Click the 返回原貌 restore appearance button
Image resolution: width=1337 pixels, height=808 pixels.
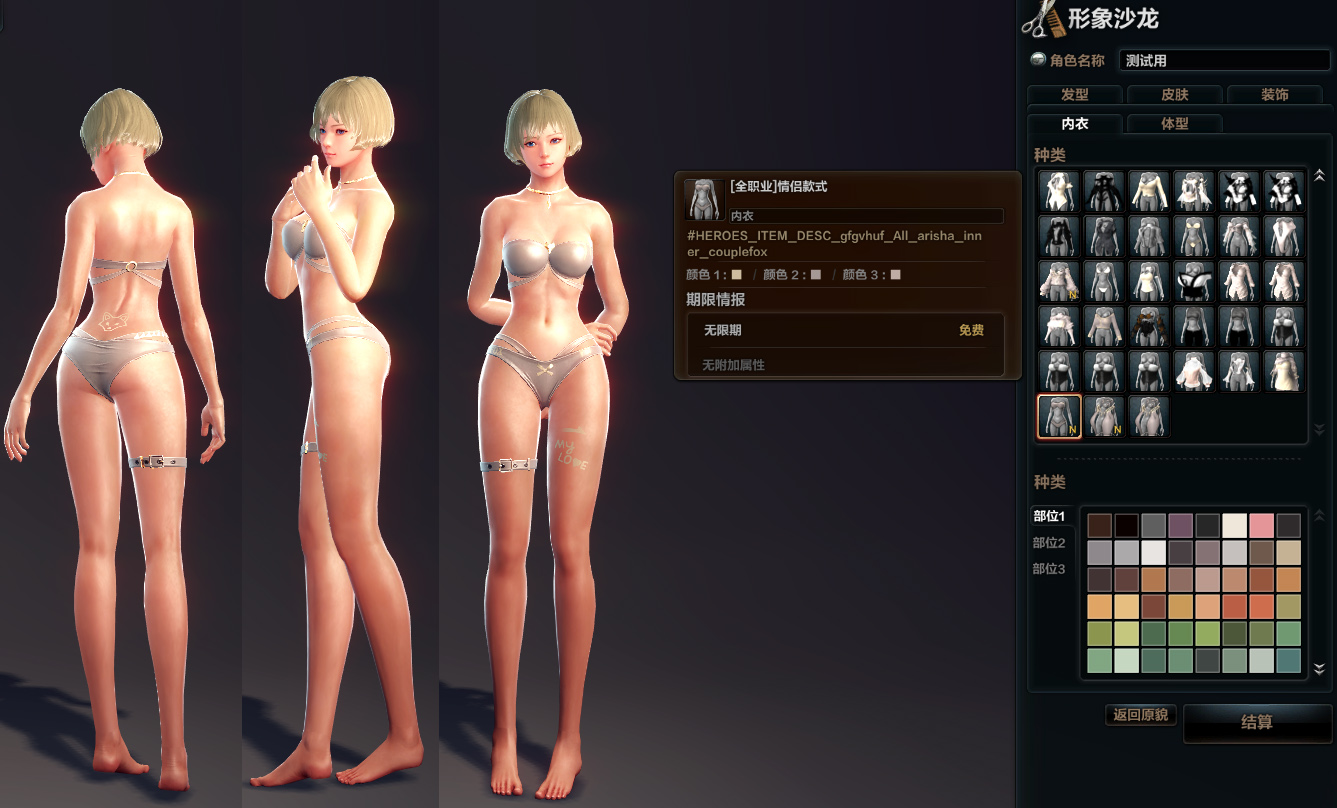[1140, 716]
